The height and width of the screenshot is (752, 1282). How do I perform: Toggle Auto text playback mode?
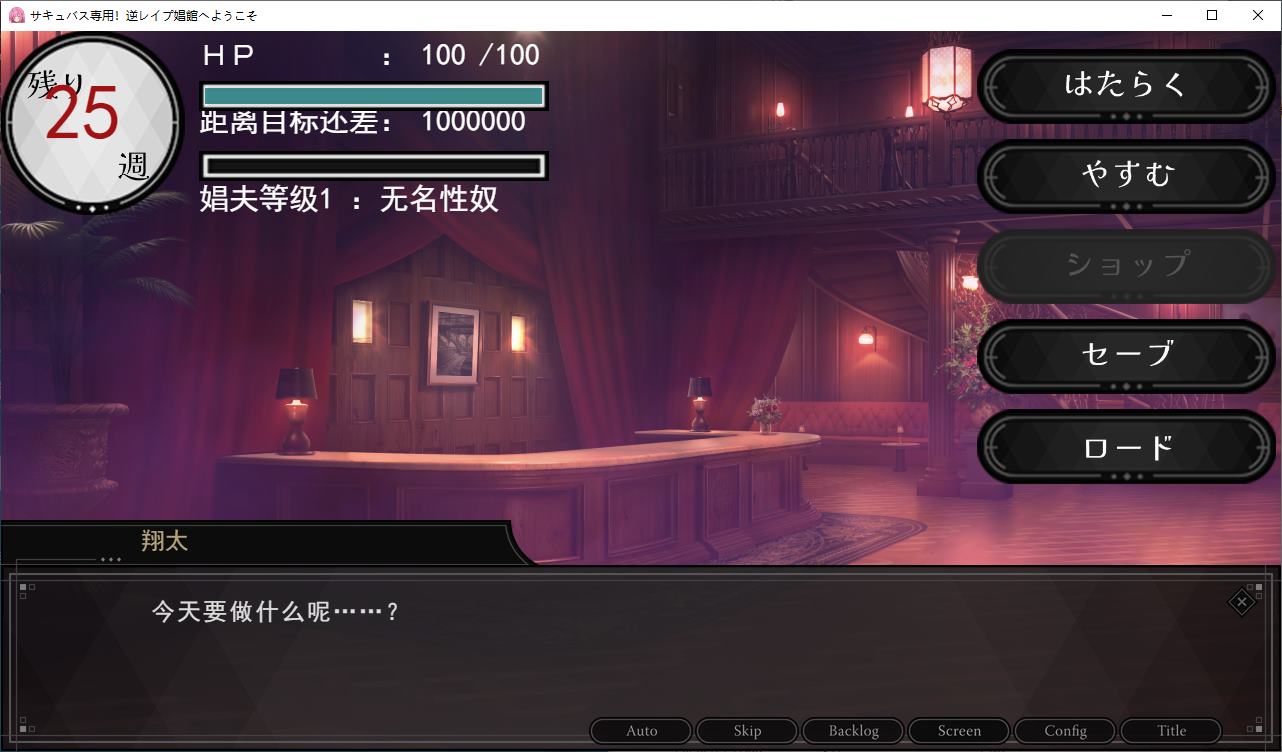(x=640, y=730)
